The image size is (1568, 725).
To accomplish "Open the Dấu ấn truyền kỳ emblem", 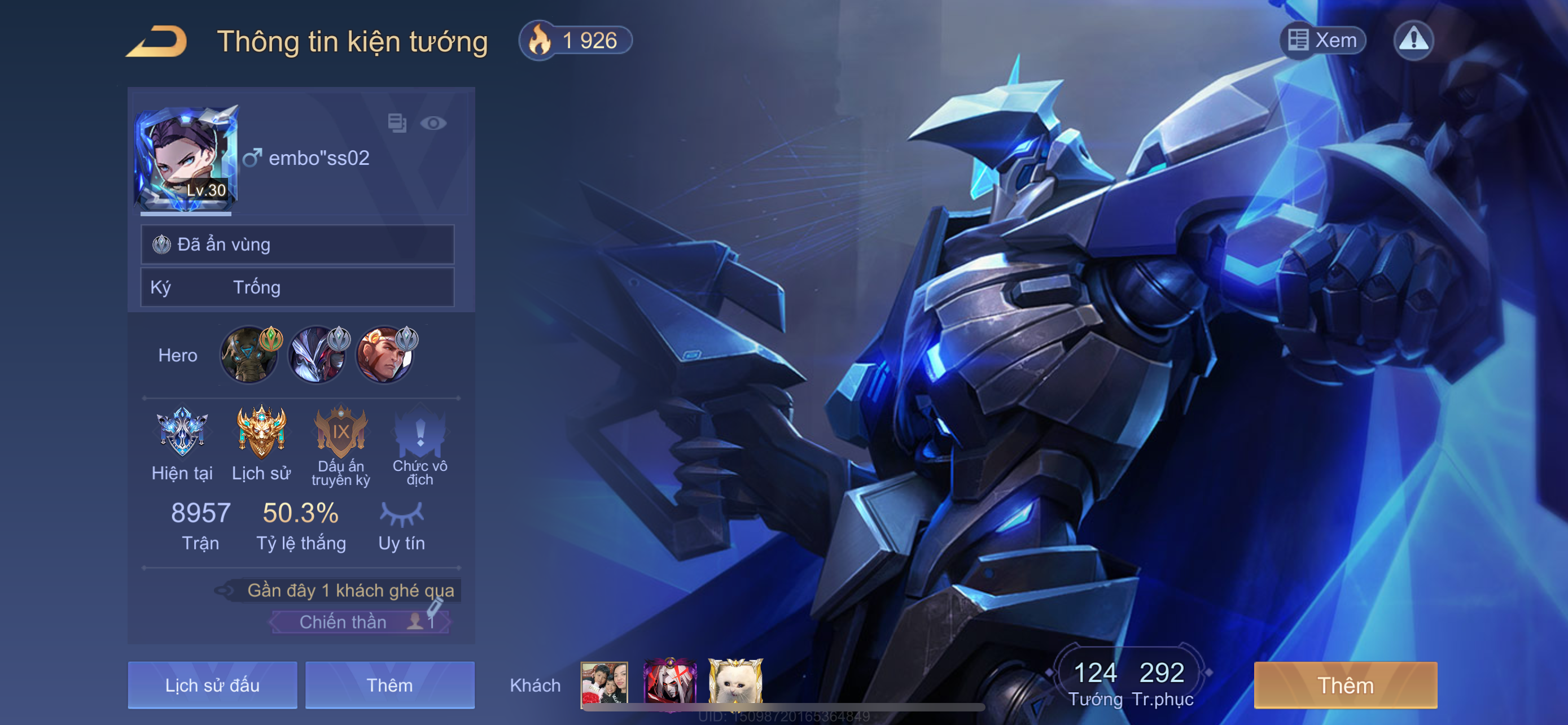I will 341,433.
